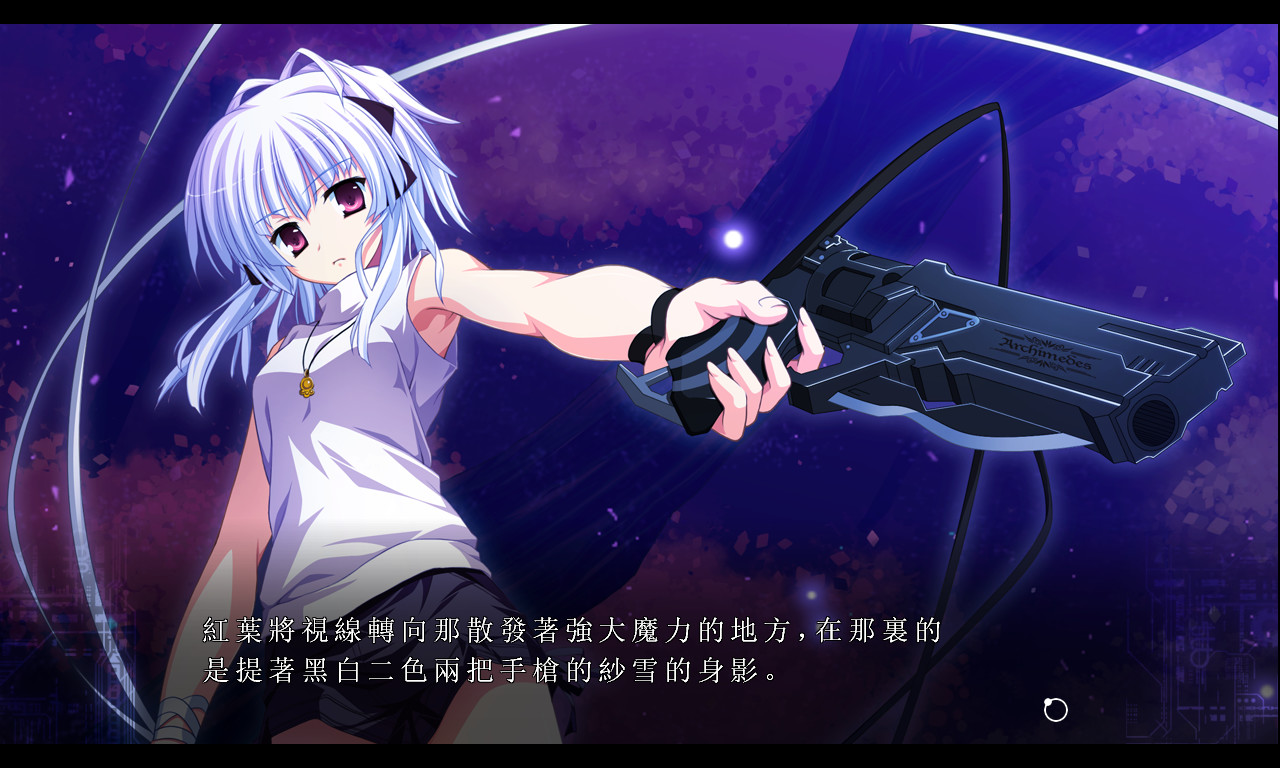Click the top black letterbox bar
Viewport: 1280px width, 768px height.
click(640, 12)
